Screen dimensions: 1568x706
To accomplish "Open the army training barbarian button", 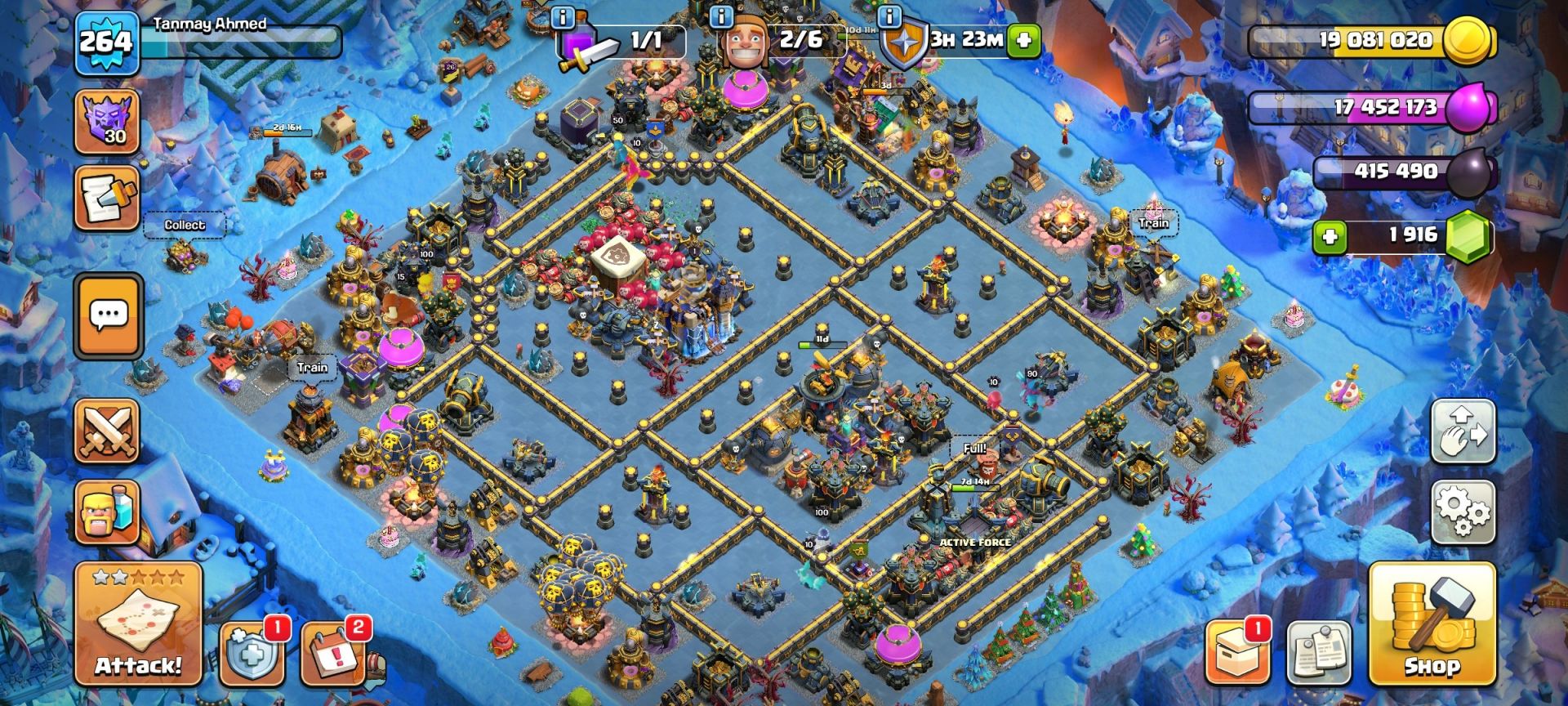I will (x=108, y=512).
